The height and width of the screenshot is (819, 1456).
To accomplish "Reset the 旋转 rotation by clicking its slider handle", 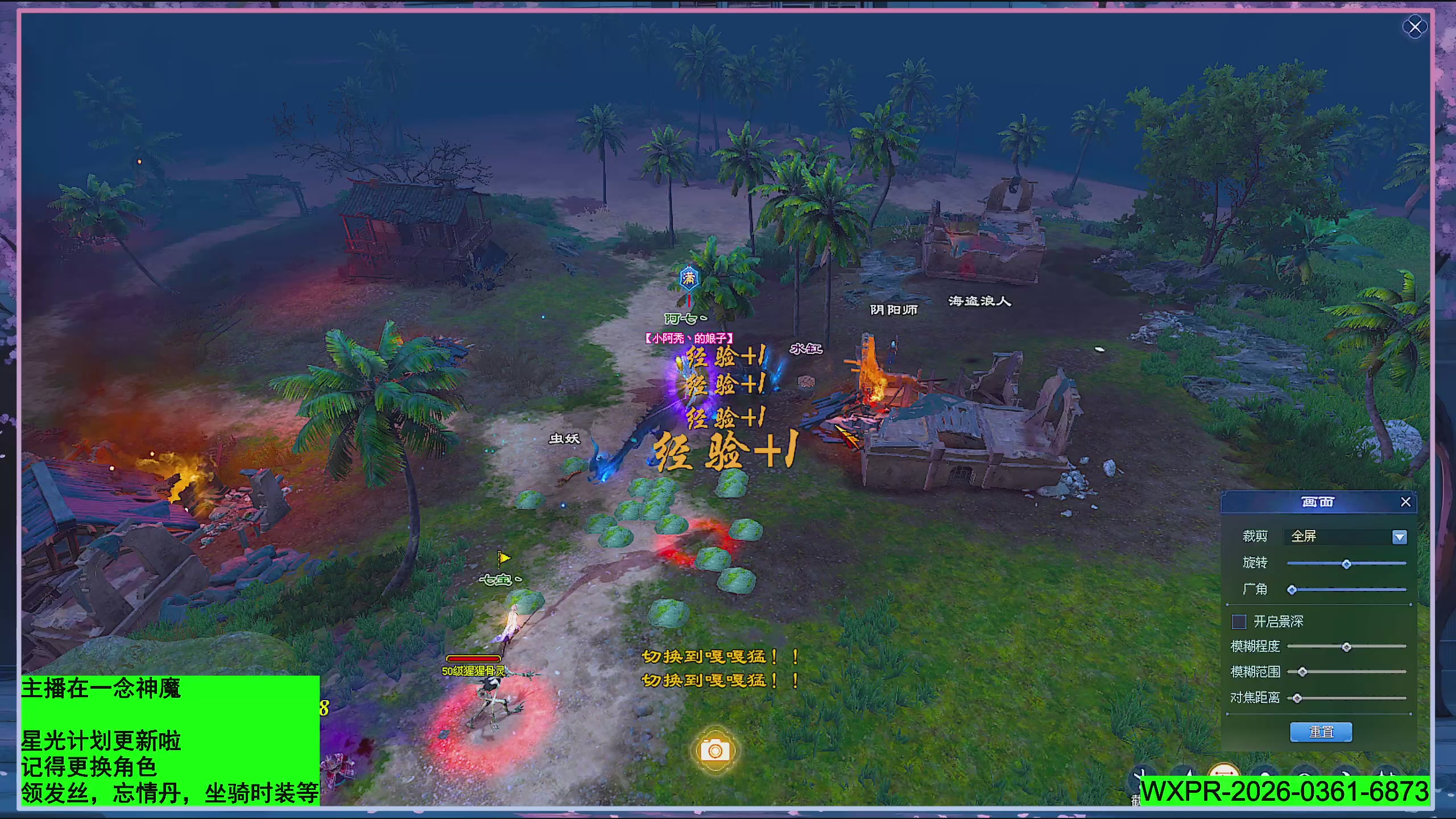I will (1346, 565).
